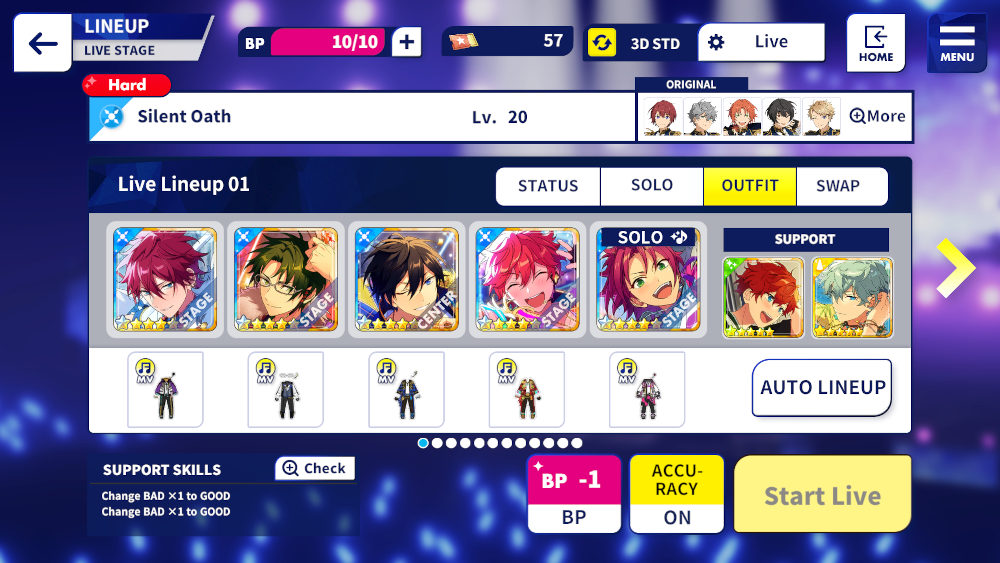Switch to the SWAP tab

click(x=837, y=186)
